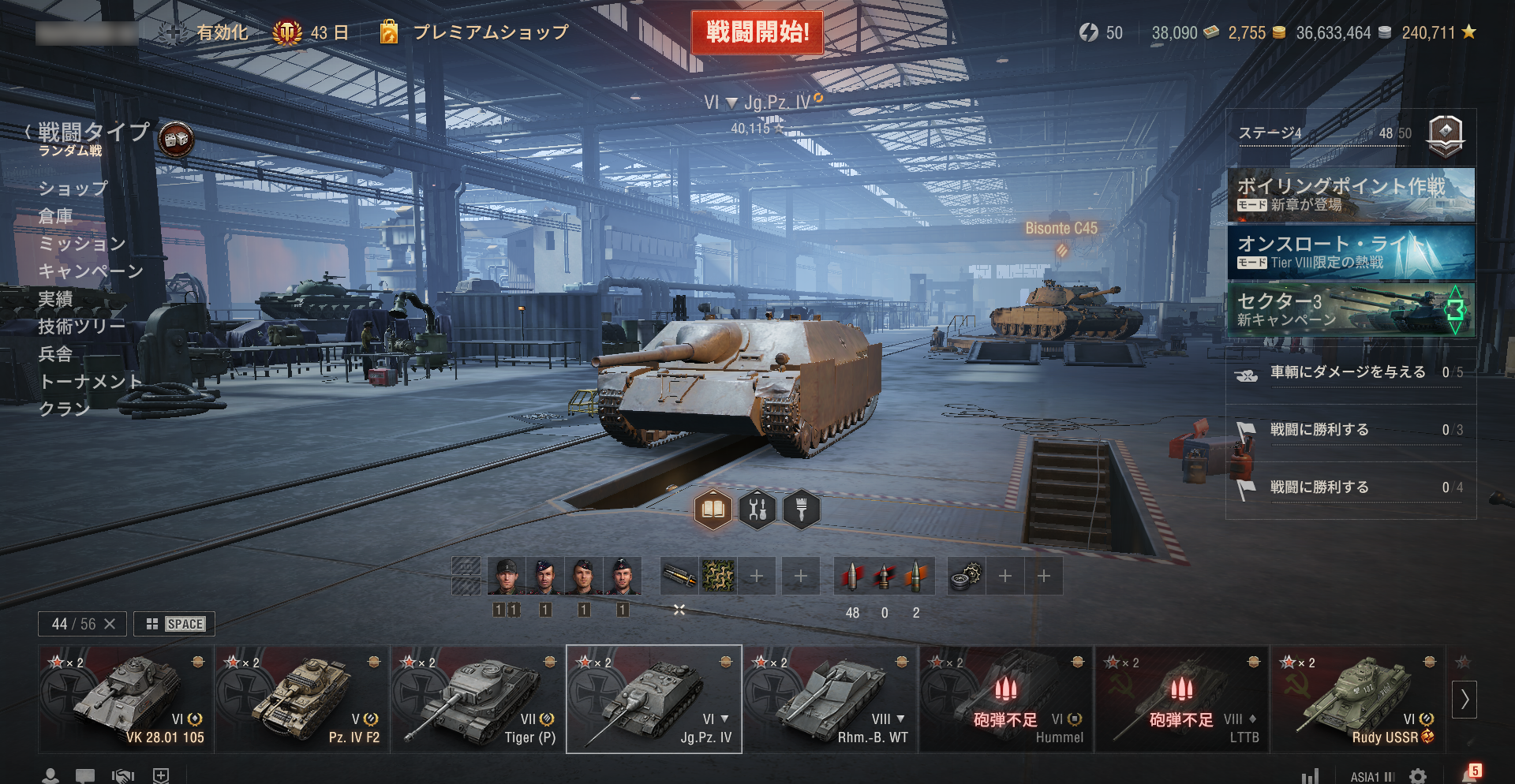Open the オンスロート・ライト mode banner
This screenshot has width=1515, height=784.
pos(1351,252)
